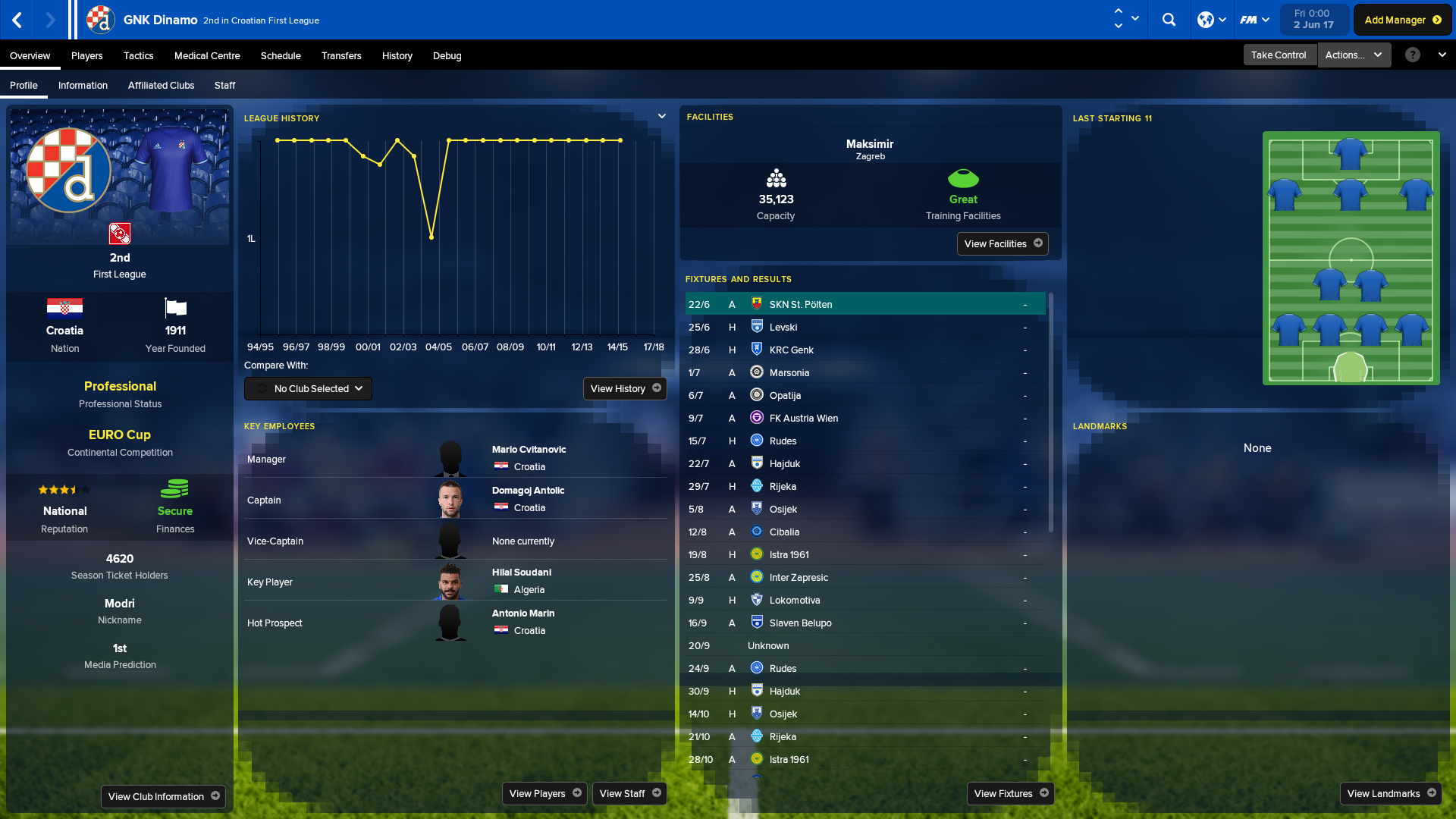1456x819 pixels.
Task: Open the Medical Centre section
Action: click(206, 55)
